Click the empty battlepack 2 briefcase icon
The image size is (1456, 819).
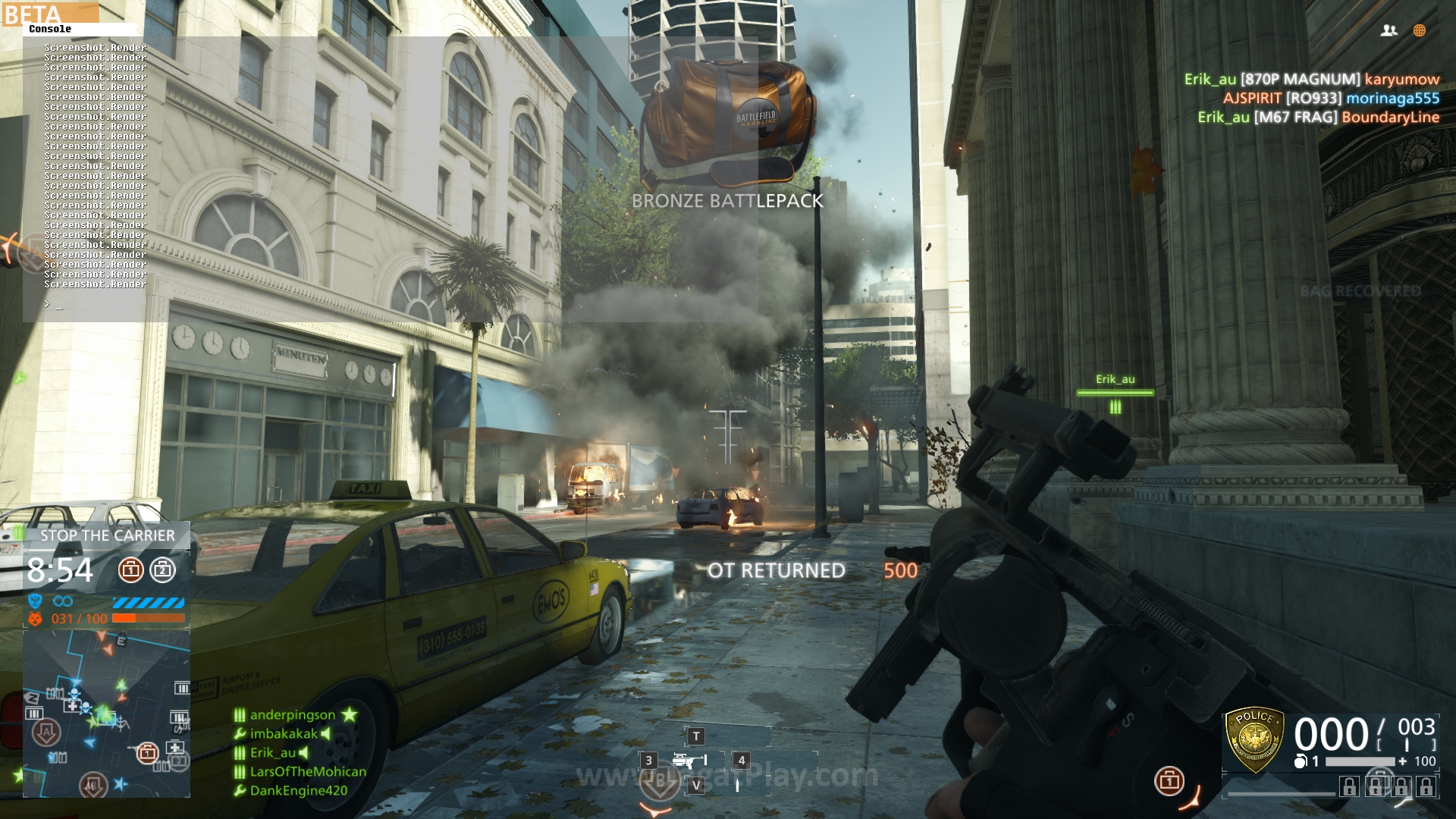tap(162, 569)
